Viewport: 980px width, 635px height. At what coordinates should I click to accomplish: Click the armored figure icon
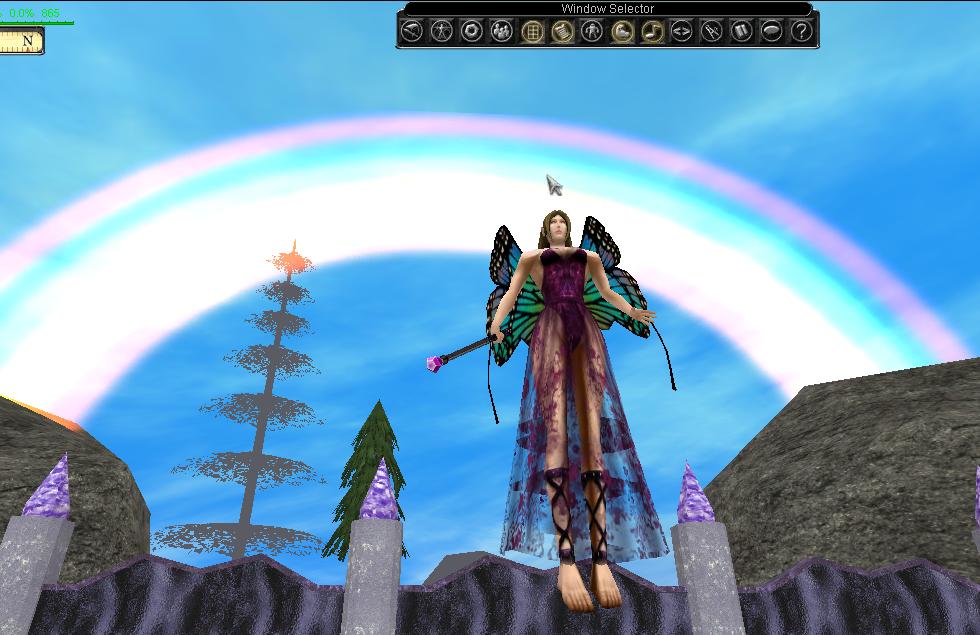click(x=592, y=32)
